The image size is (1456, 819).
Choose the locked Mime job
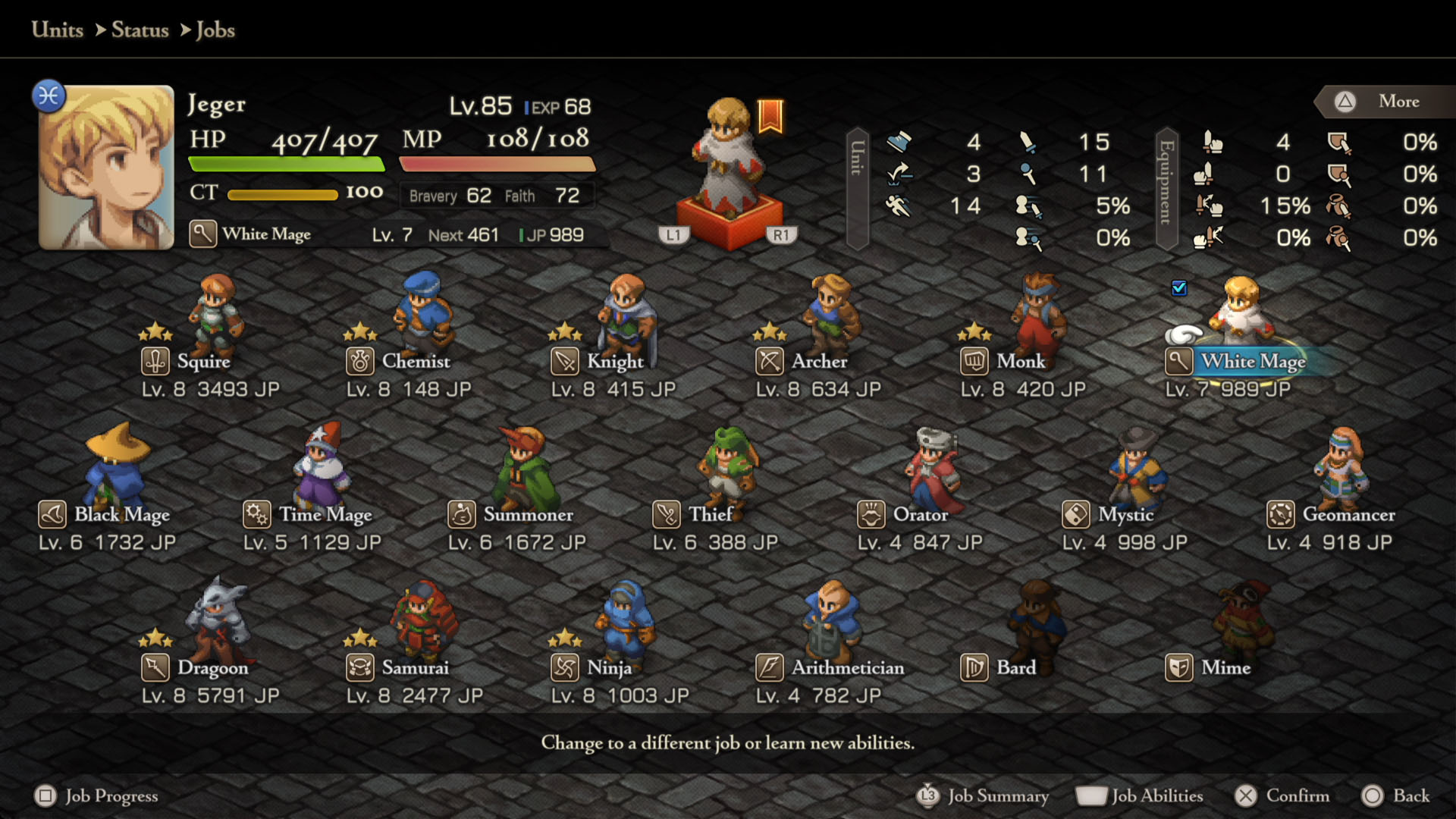click(1225, 668)
